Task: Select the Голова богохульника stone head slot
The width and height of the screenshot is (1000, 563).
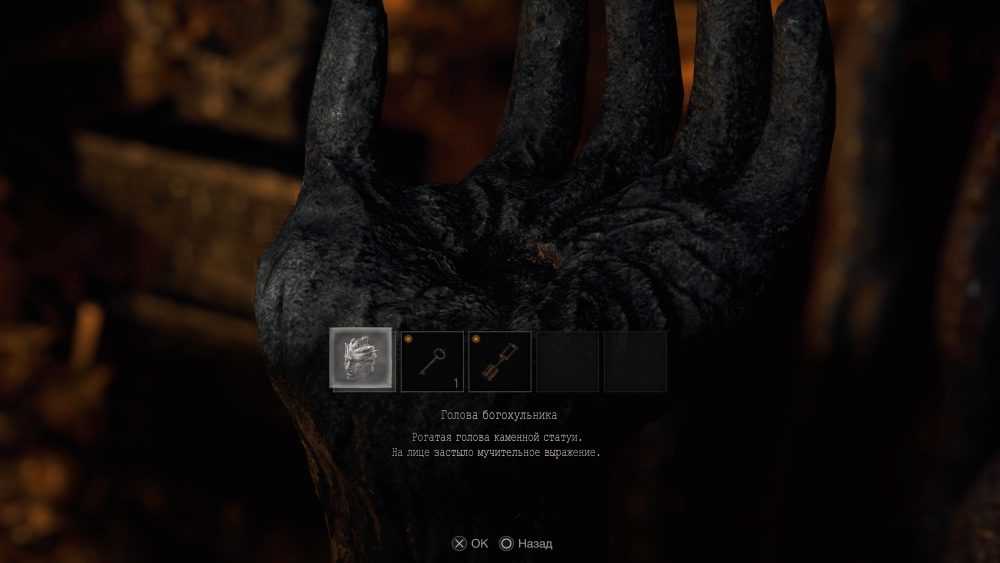Action: click(362, 360)
